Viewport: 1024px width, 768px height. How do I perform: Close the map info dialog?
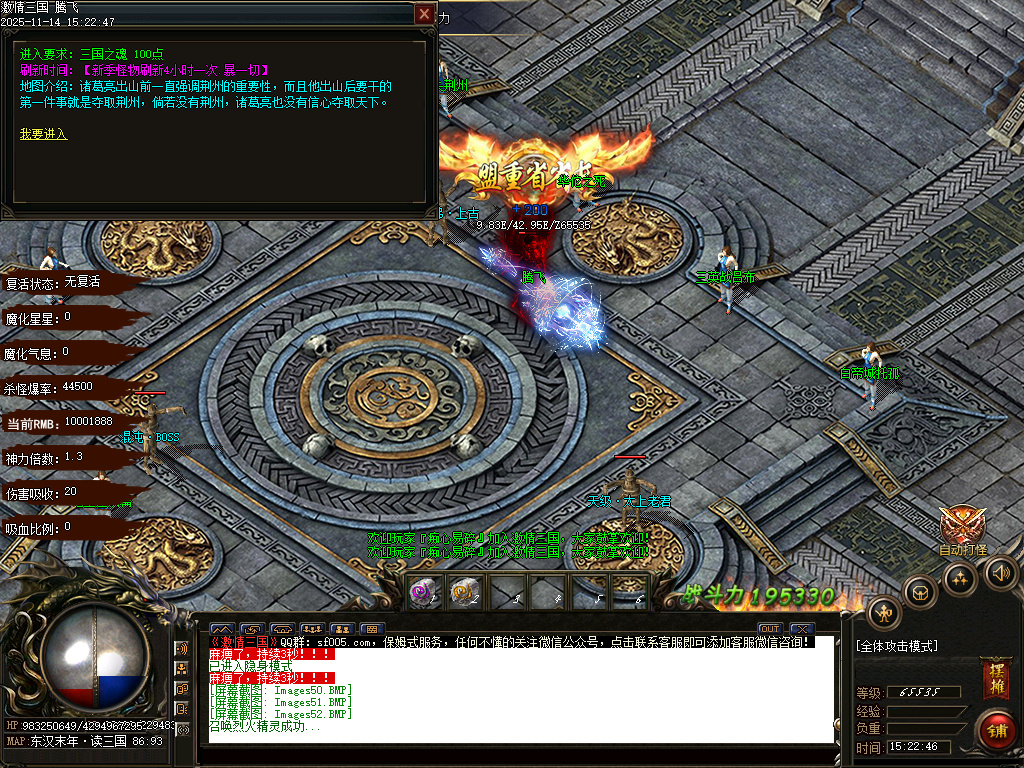tap(425, 14)
